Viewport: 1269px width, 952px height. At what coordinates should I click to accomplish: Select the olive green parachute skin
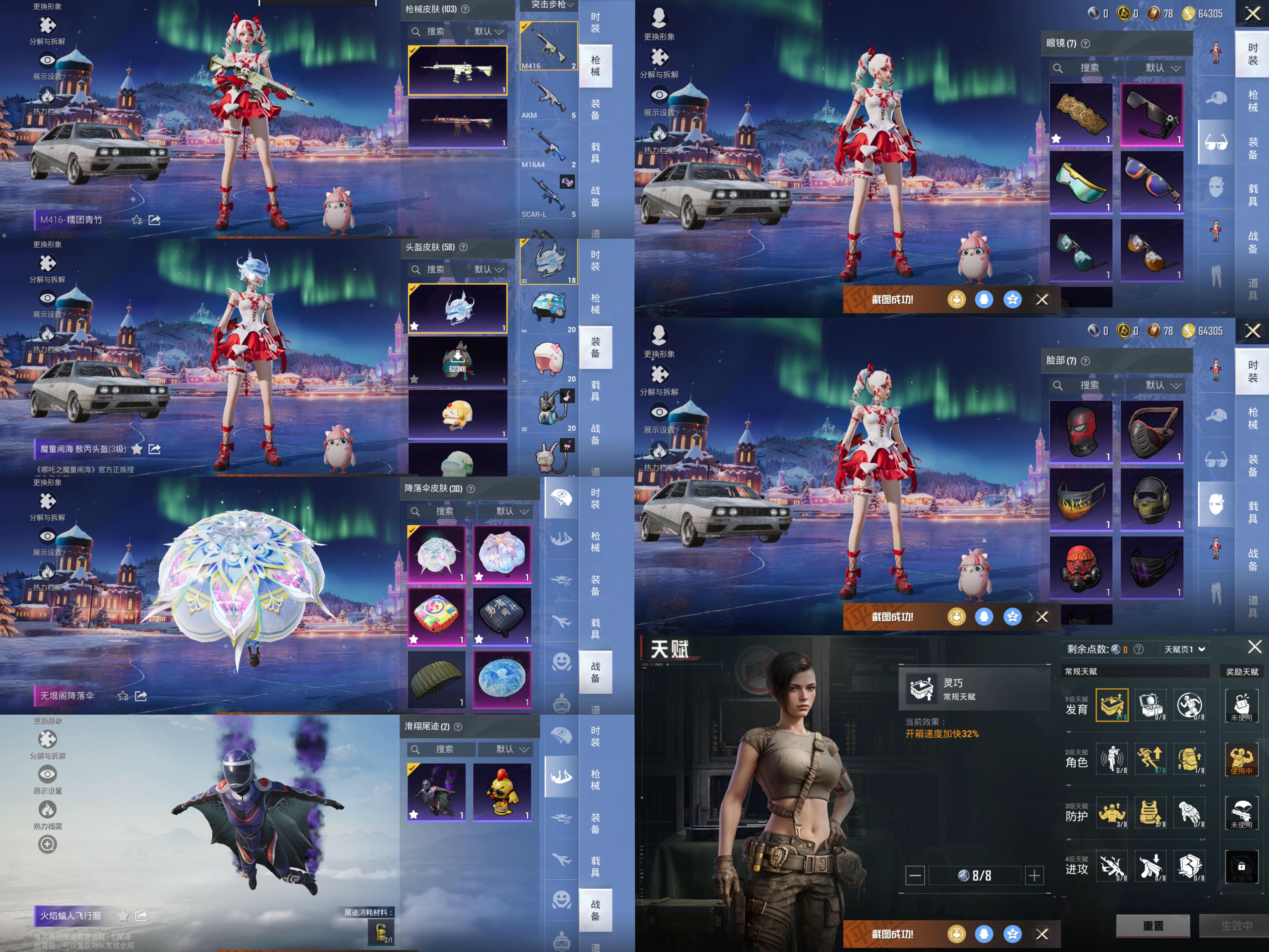tap(436, 679)
